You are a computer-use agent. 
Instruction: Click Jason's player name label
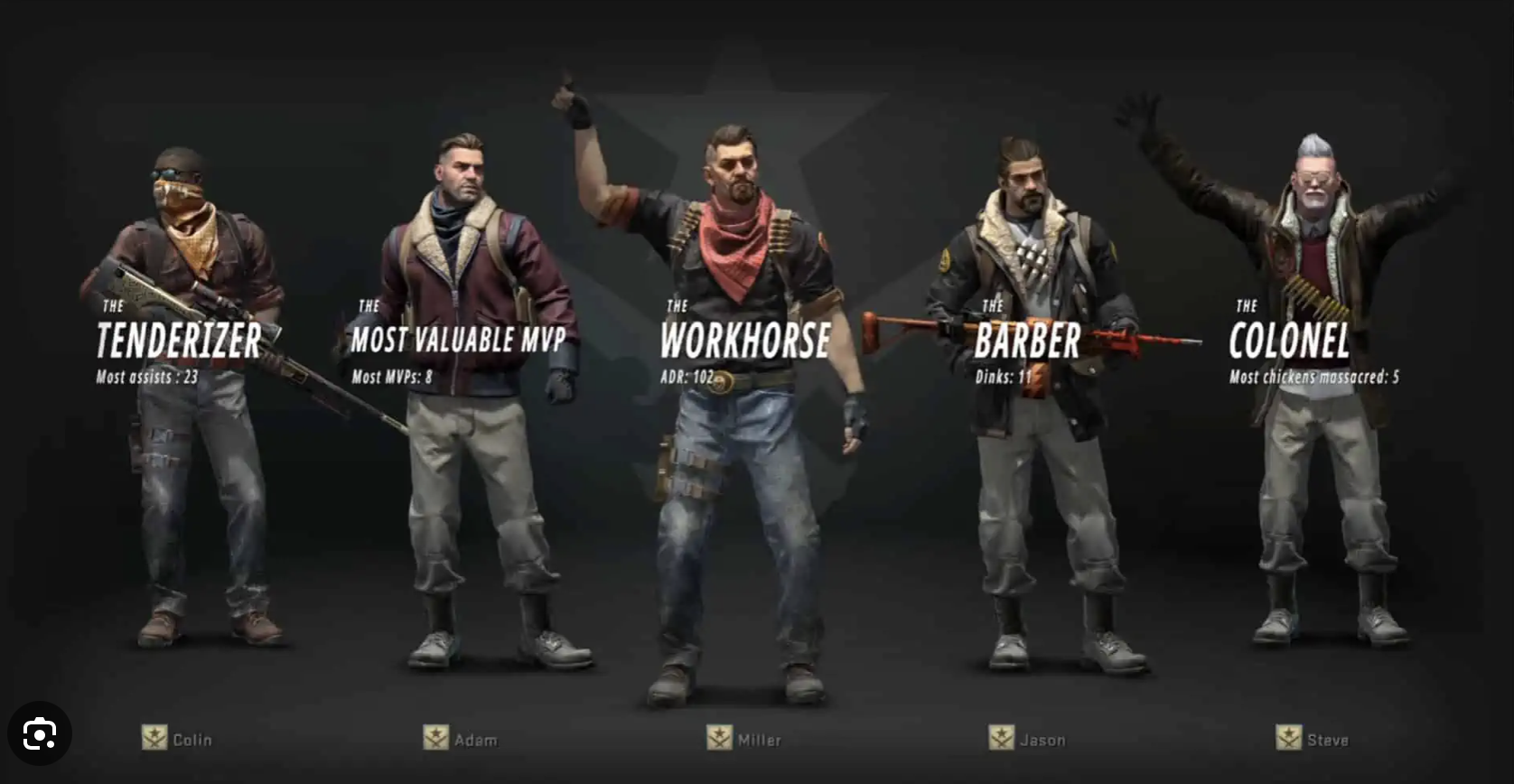click(x=1042, y=740)
